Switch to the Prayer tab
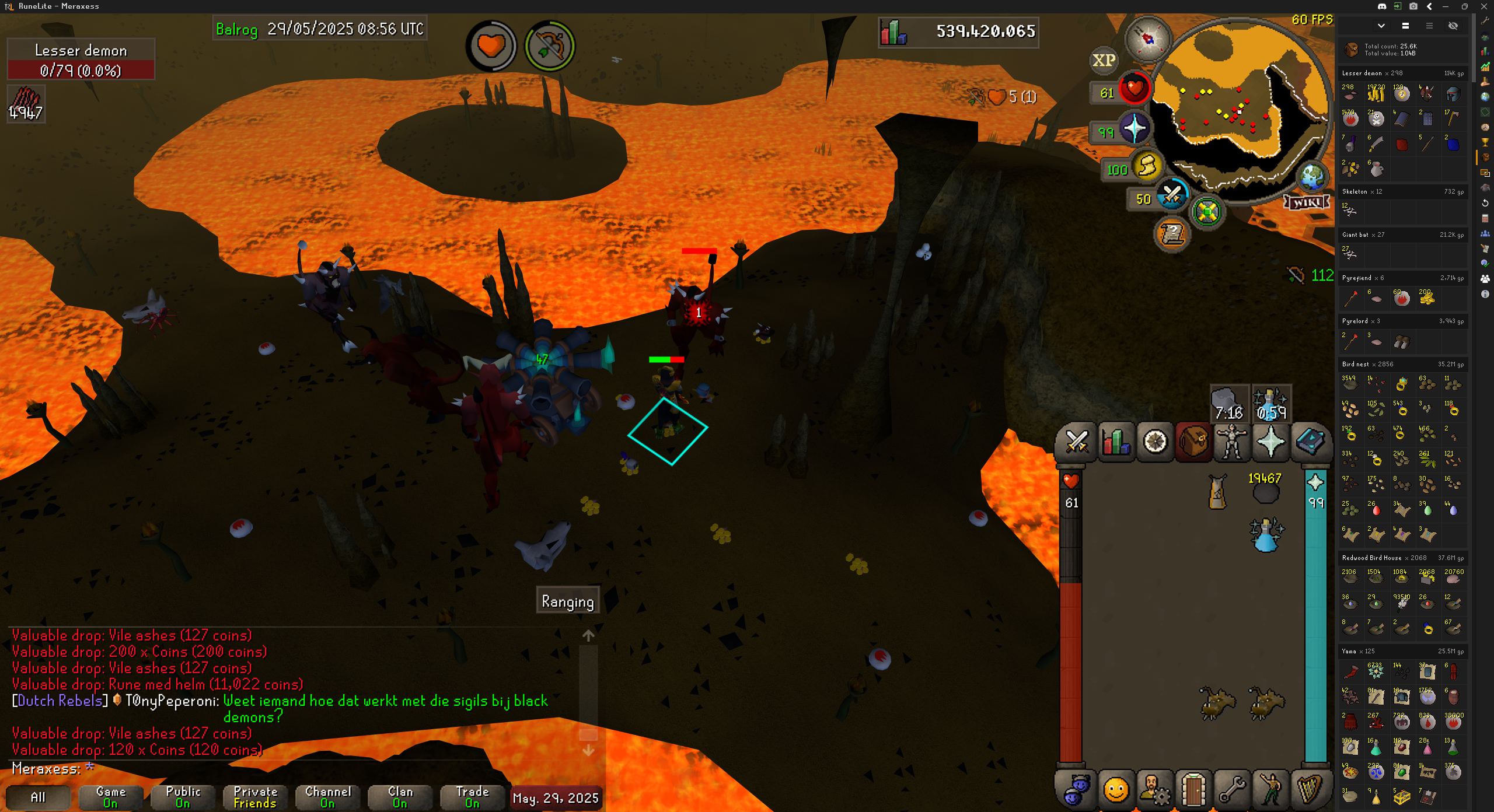 (1271, 442)
